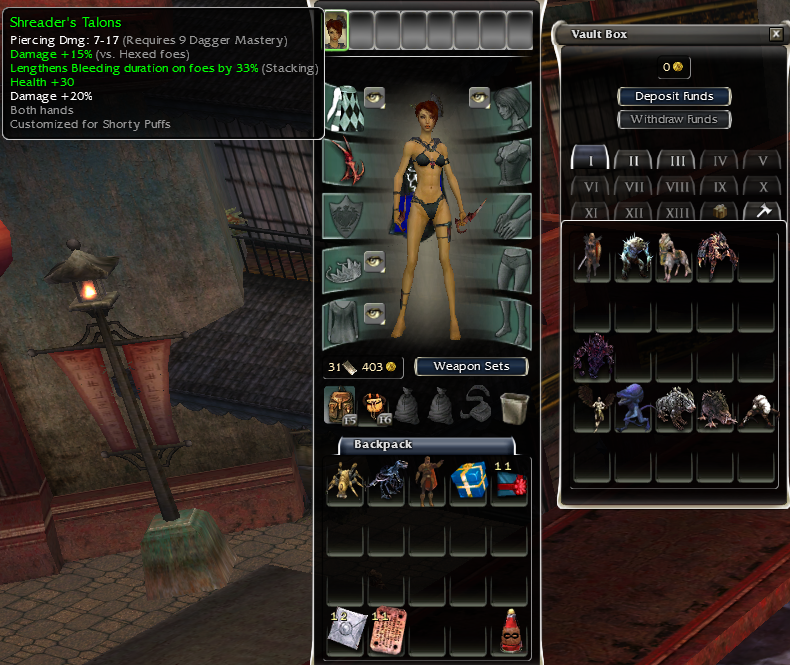Pick the red bottle item in backpack

(x=510, y=632)
